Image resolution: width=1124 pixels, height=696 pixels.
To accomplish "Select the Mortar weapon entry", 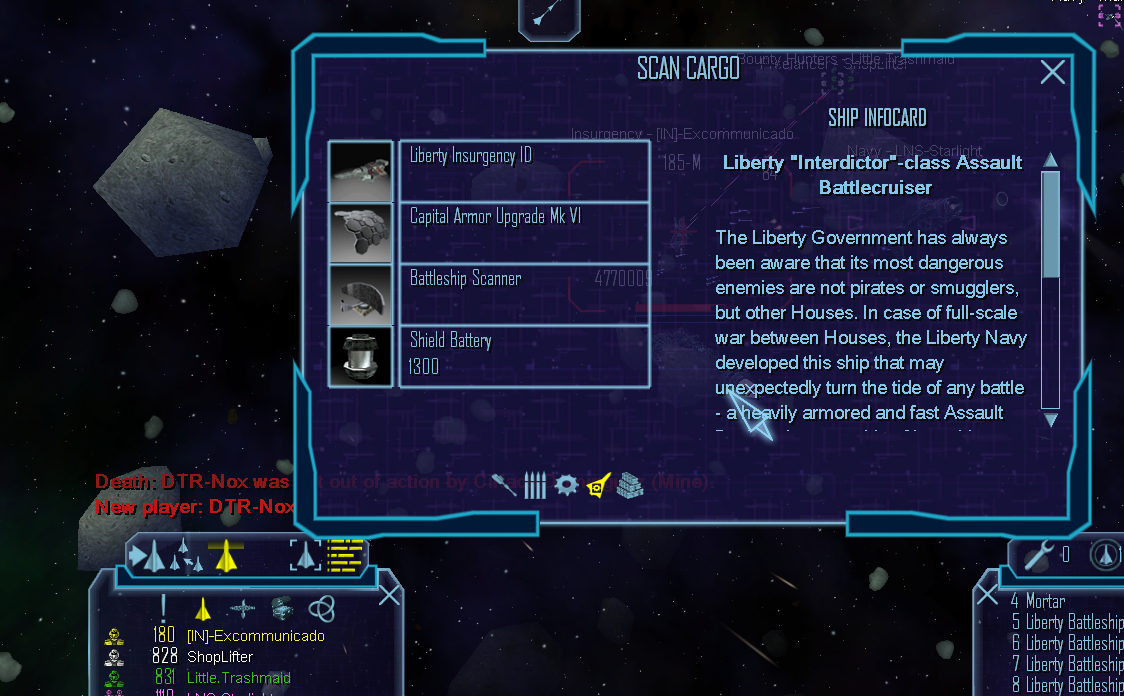I will 1045,602.
